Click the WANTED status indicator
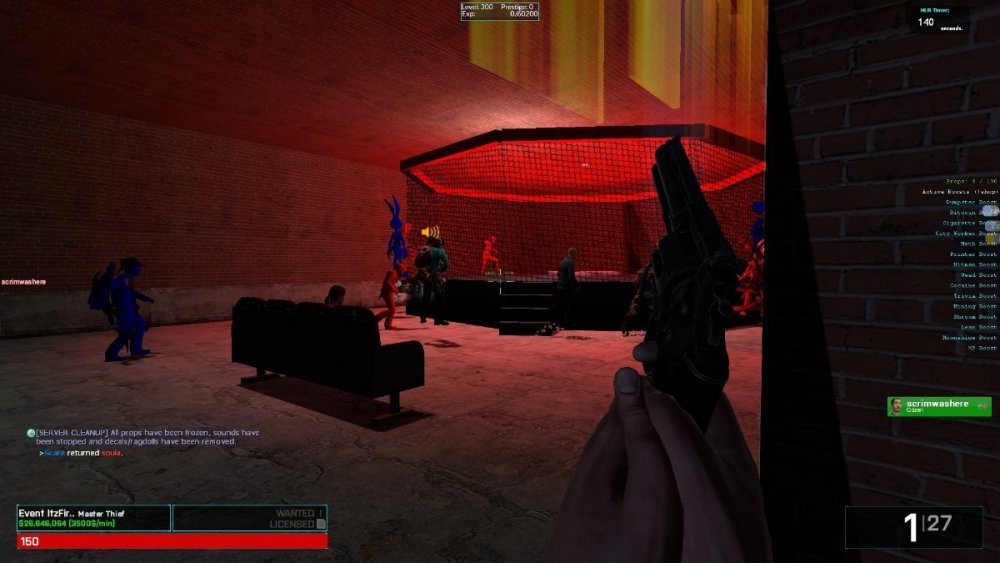1000x563 pixels. click(x=300, y=513)
